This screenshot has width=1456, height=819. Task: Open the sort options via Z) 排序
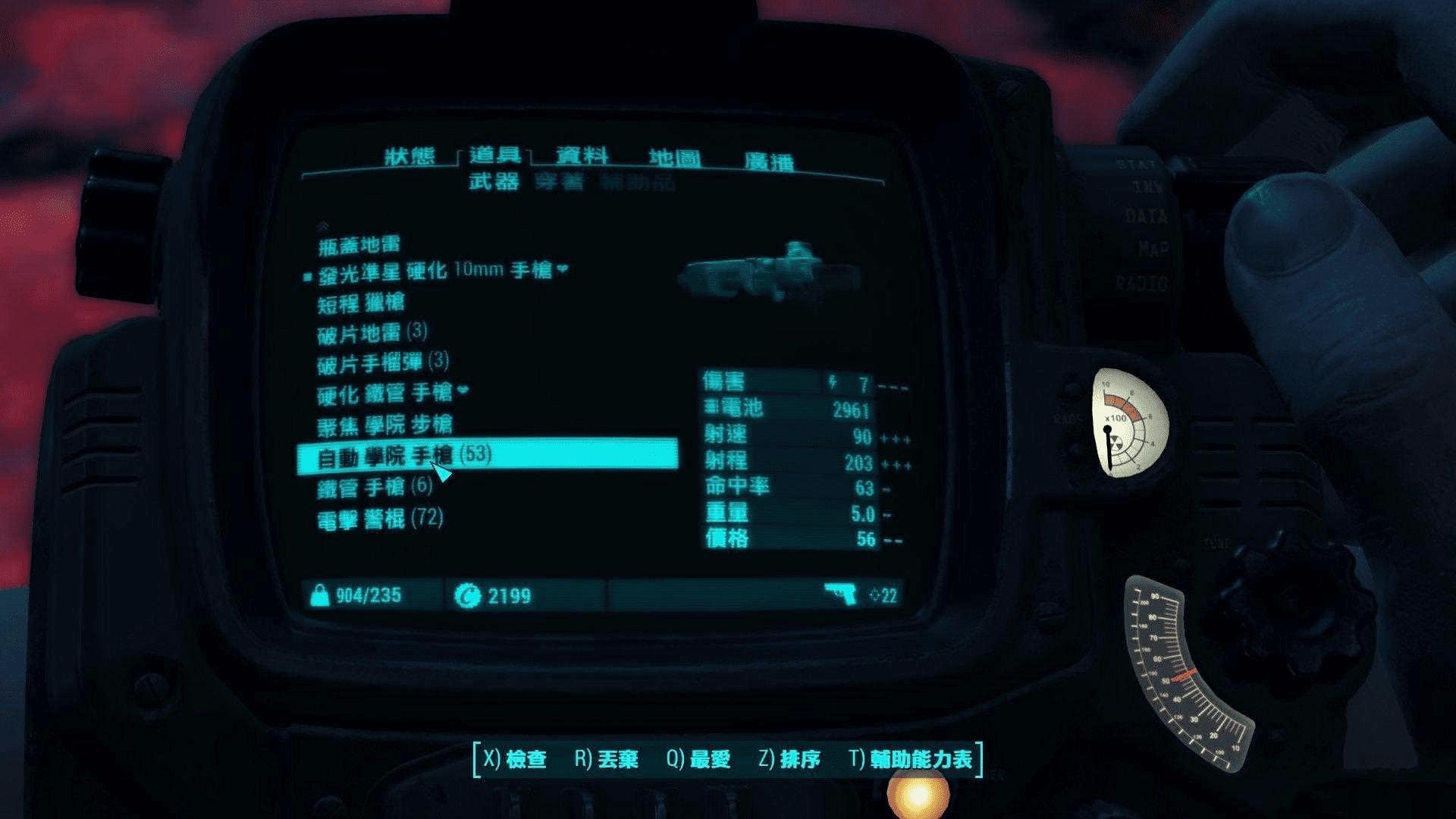(790, 758)
